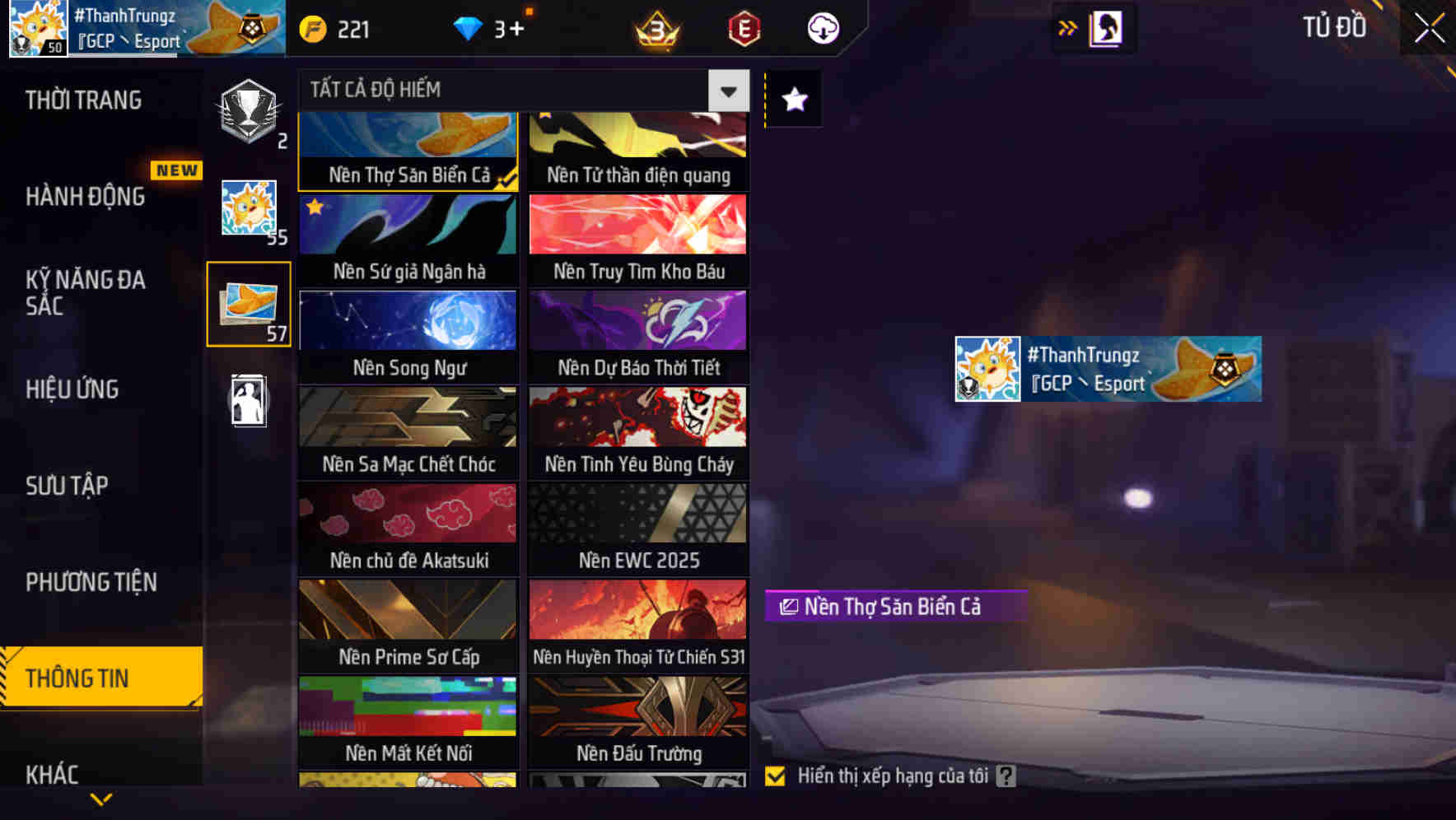Click the double-arrow collapse toggle near top right

pyautogui.click(x=1067, y=27)
